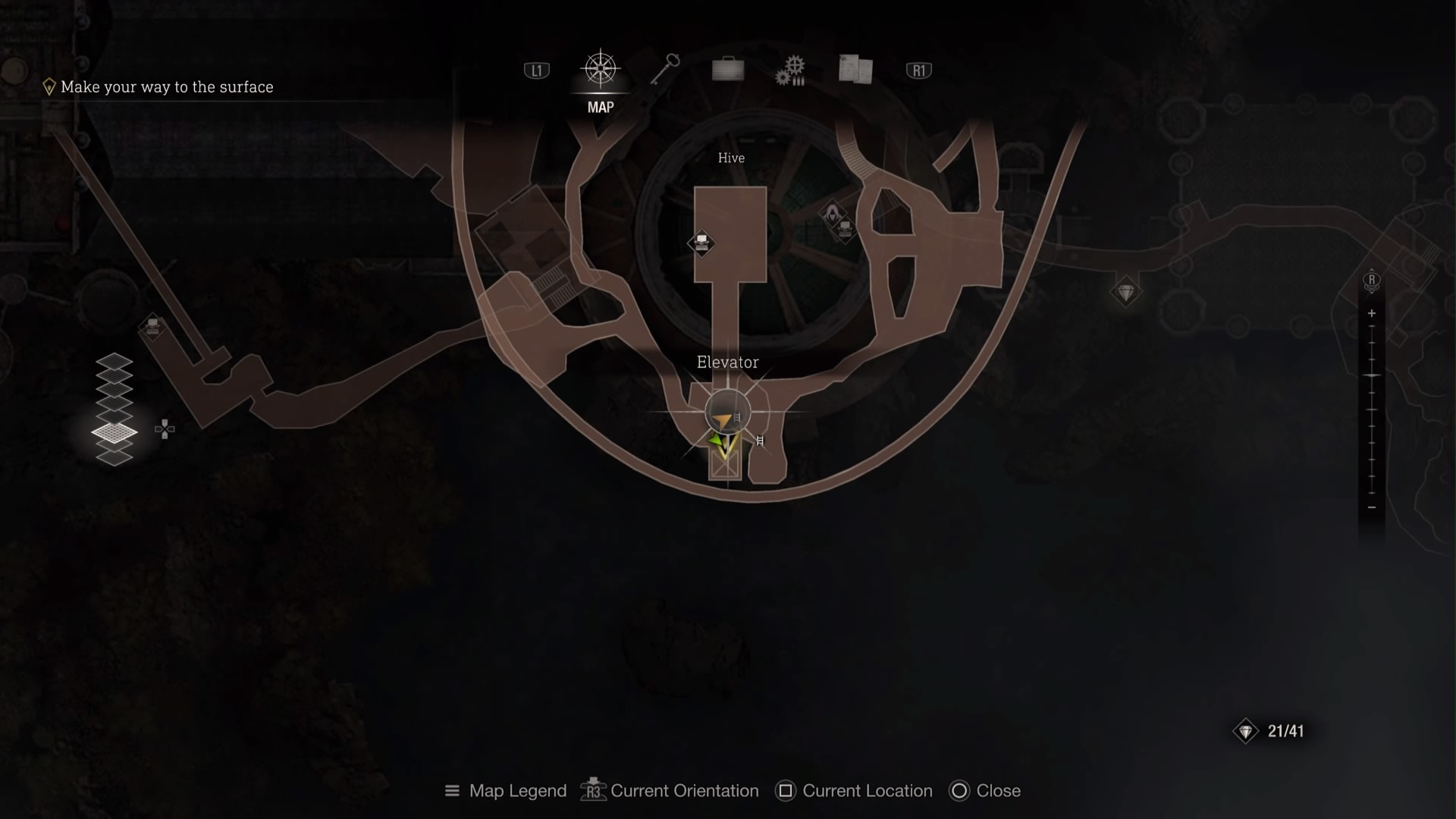
Task: Open the Crafting menu via the gears icon
Action: (791, 69)
